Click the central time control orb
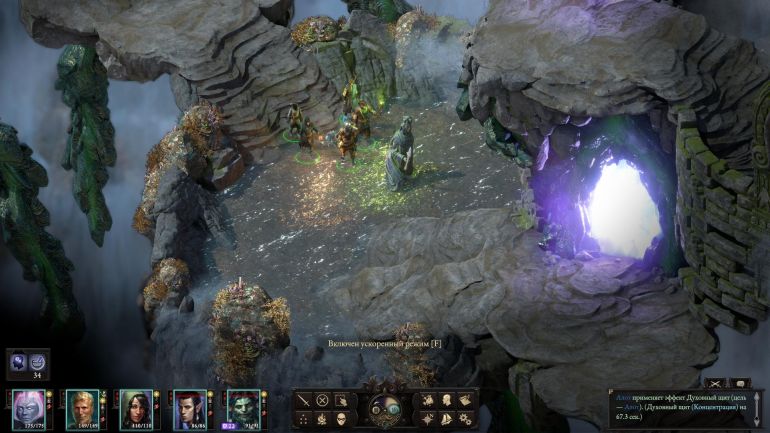The image size is (770, 433). click(x=384, y=408)
